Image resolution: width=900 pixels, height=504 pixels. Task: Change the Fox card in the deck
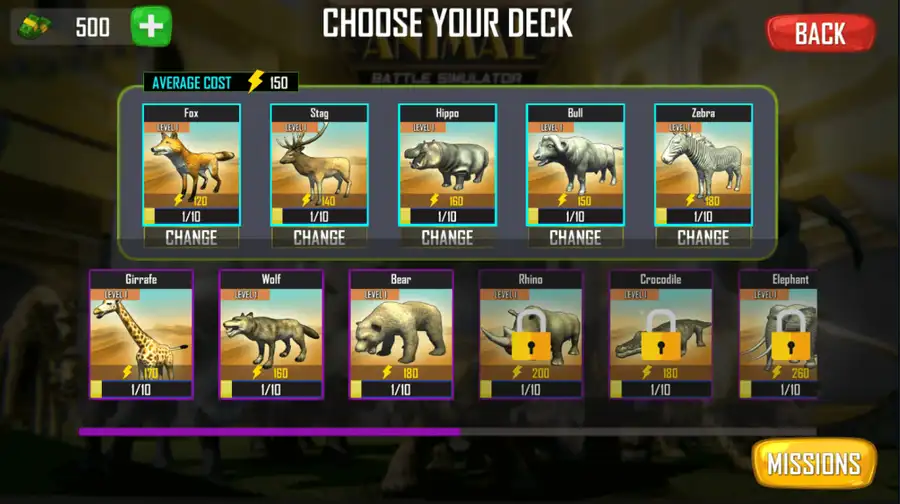coord(191,238)
